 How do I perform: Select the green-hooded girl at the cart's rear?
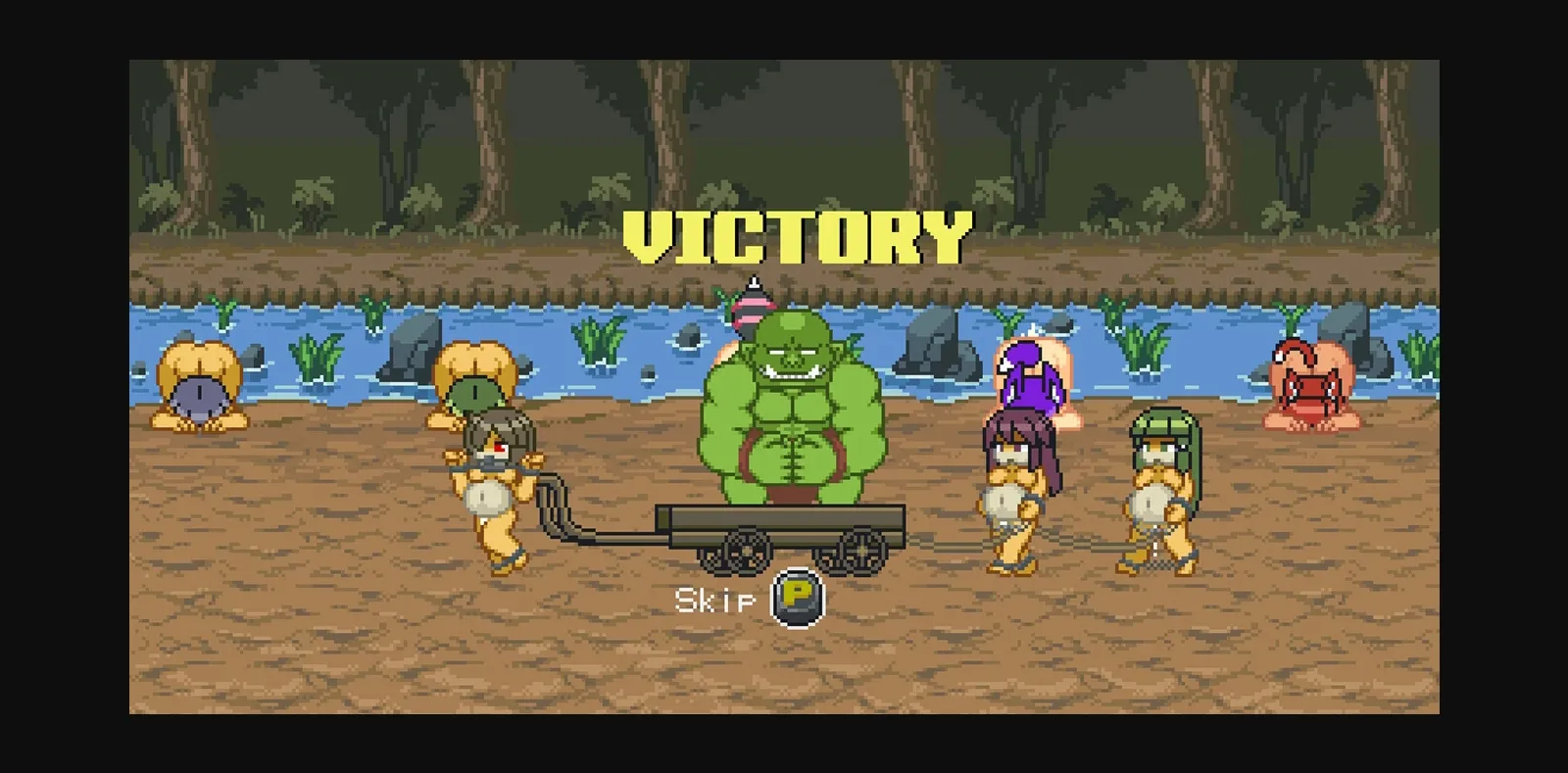tap(1161, 490)
